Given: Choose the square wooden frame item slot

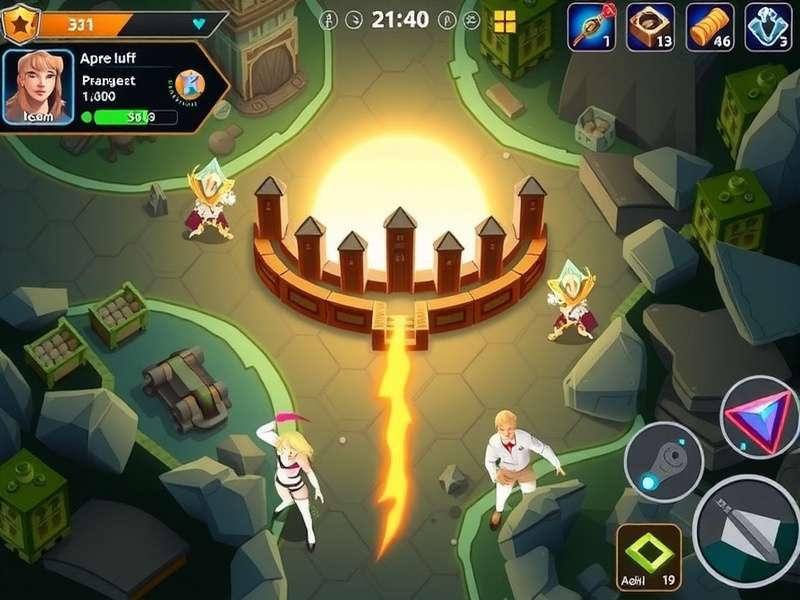Looking at the screenshot, I should coord(650,27).
